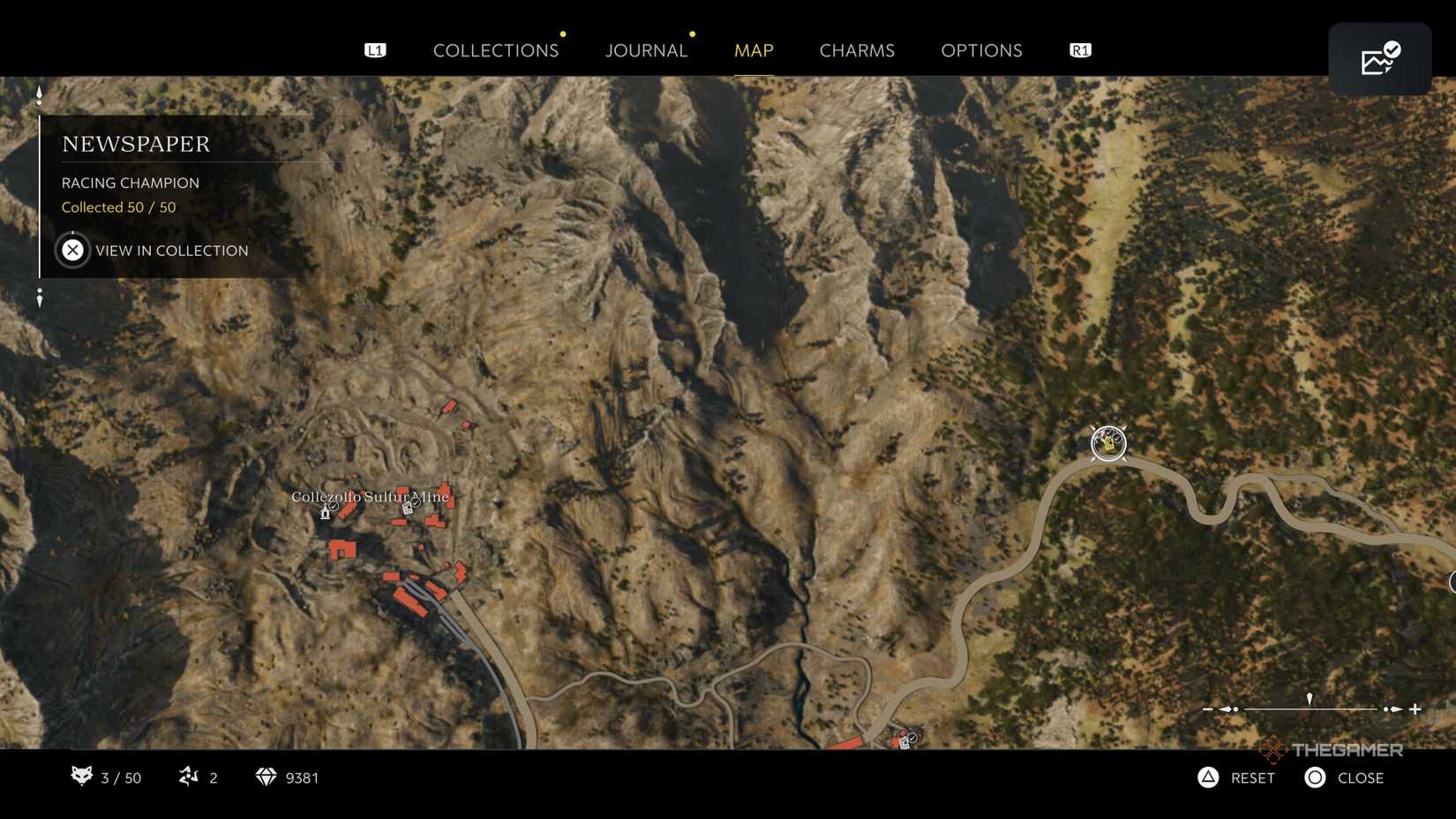Click the gem currency icon

[x=265, y=778]
